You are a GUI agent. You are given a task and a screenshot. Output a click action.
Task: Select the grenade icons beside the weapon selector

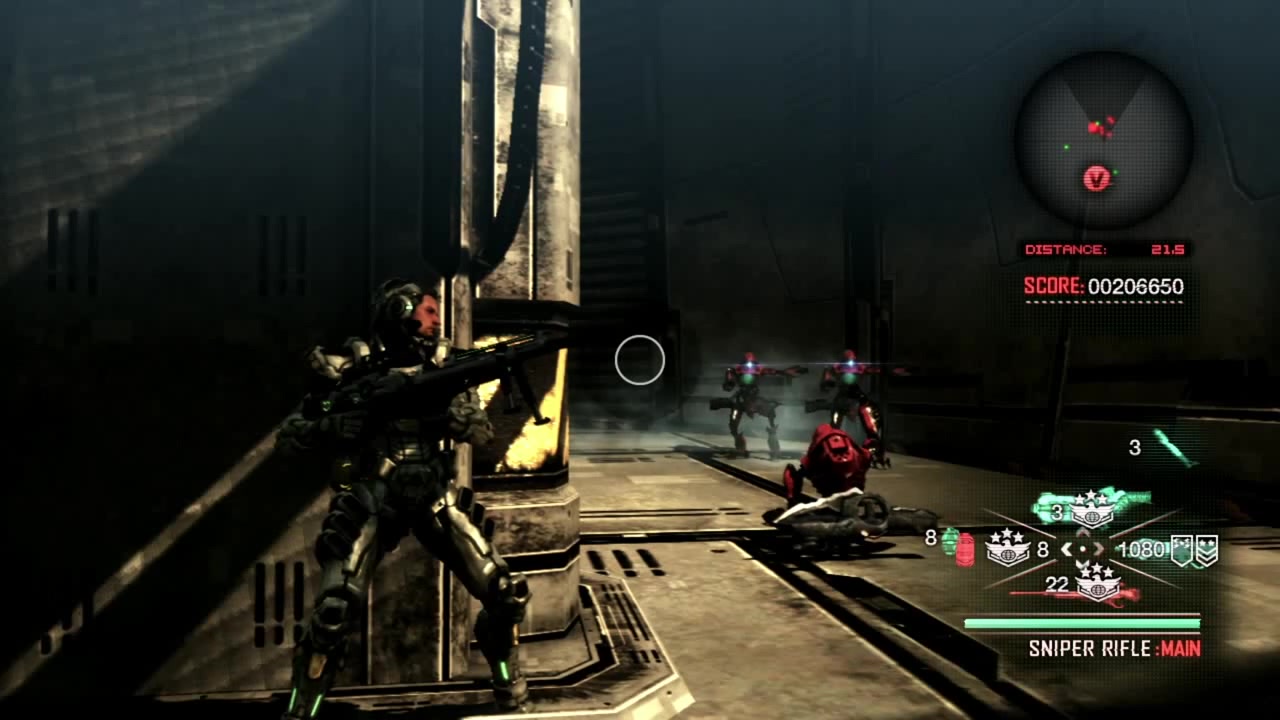(957, 547)
